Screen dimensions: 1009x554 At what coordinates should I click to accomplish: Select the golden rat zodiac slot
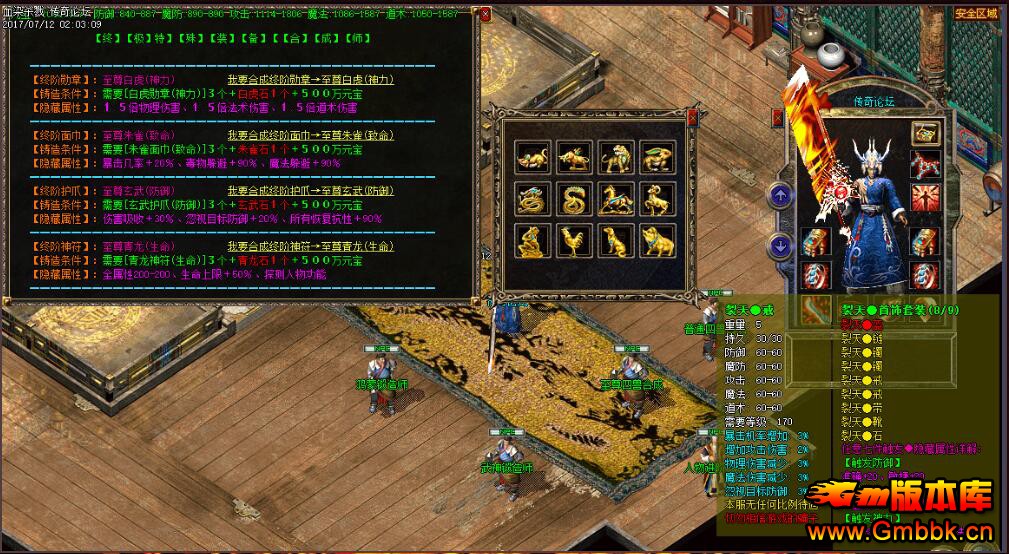(531, 156)
